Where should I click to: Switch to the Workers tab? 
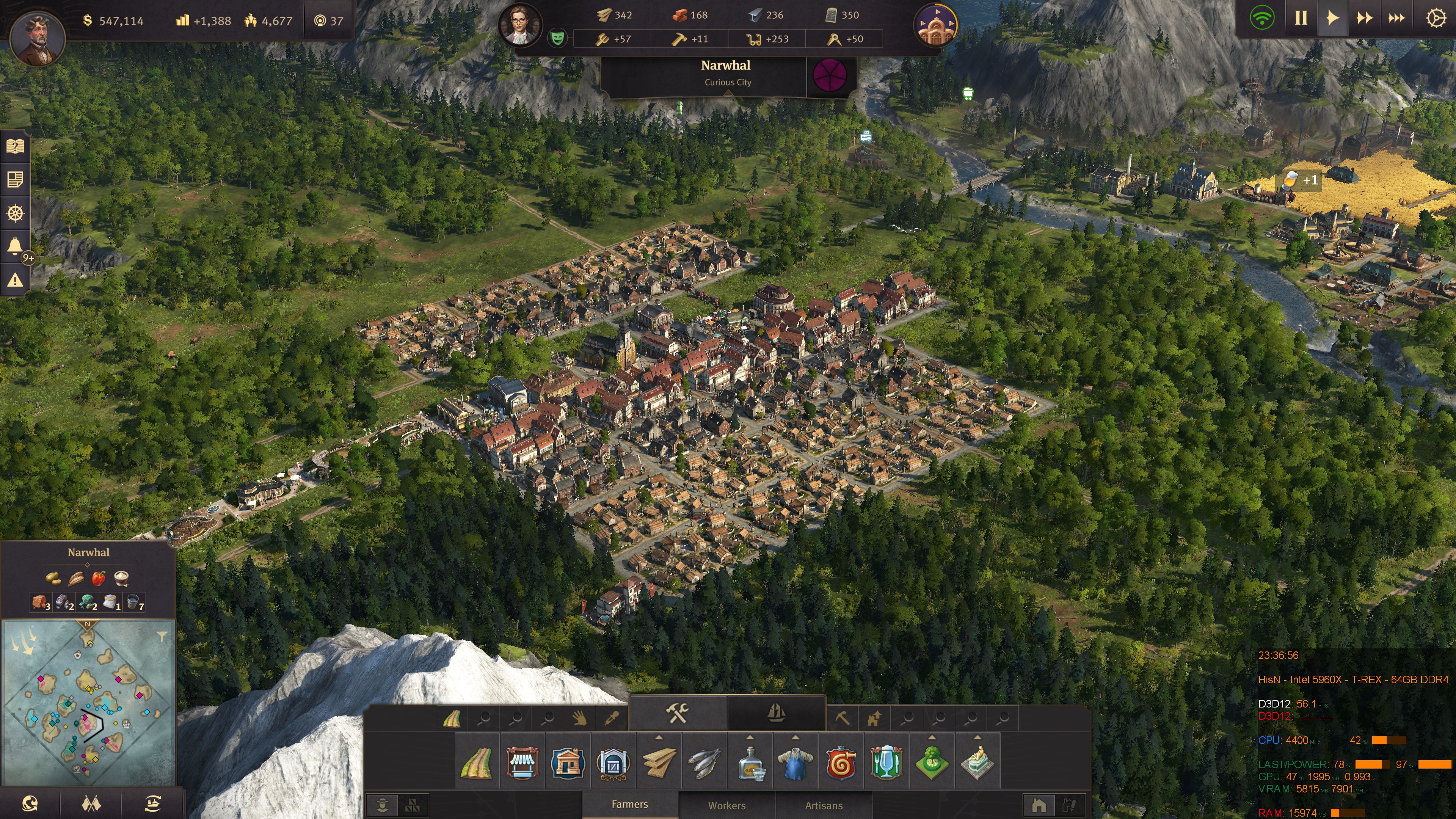click(727, 805)
